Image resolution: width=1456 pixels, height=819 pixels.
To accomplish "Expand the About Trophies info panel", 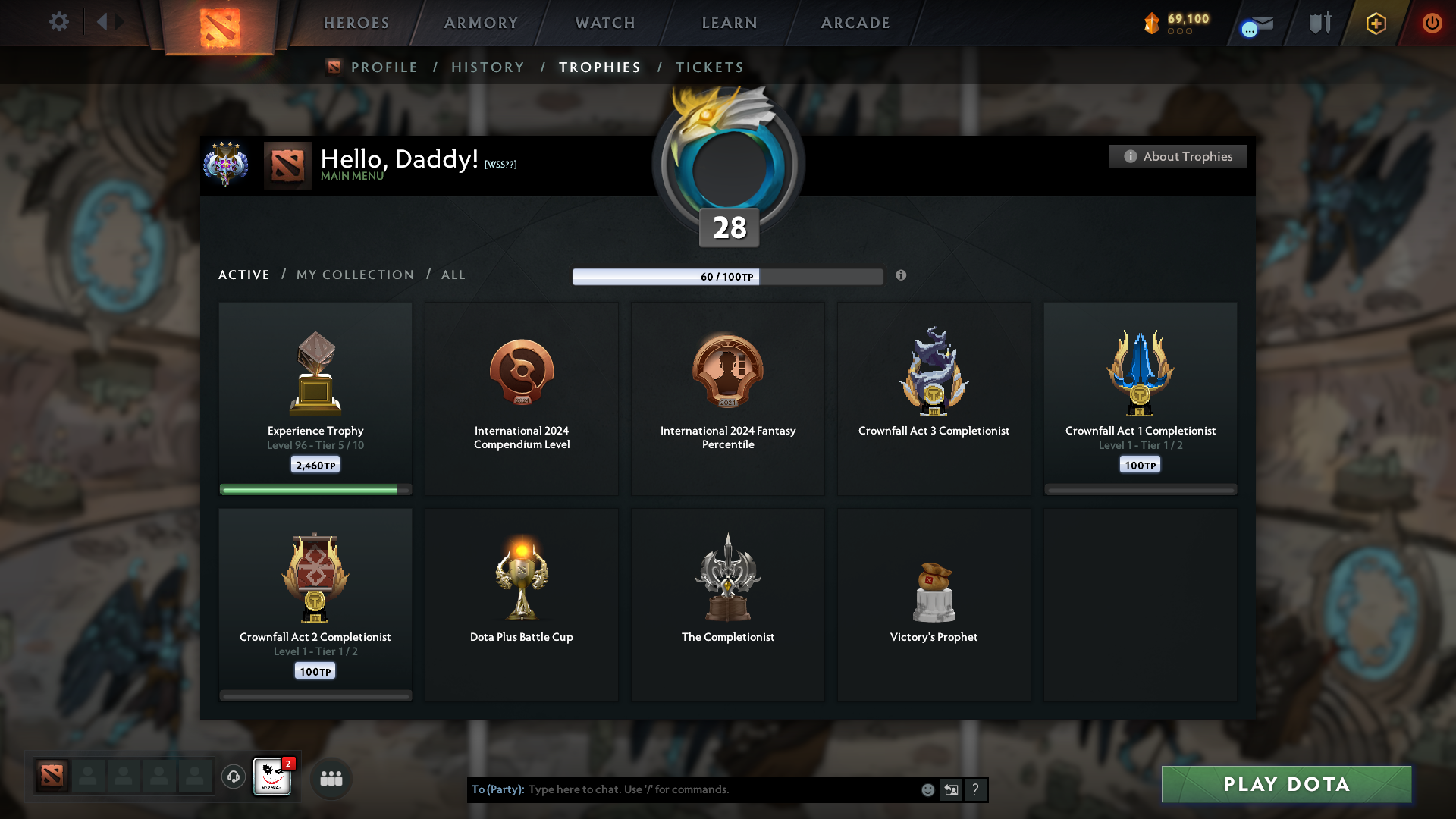I will point(1178,156).
